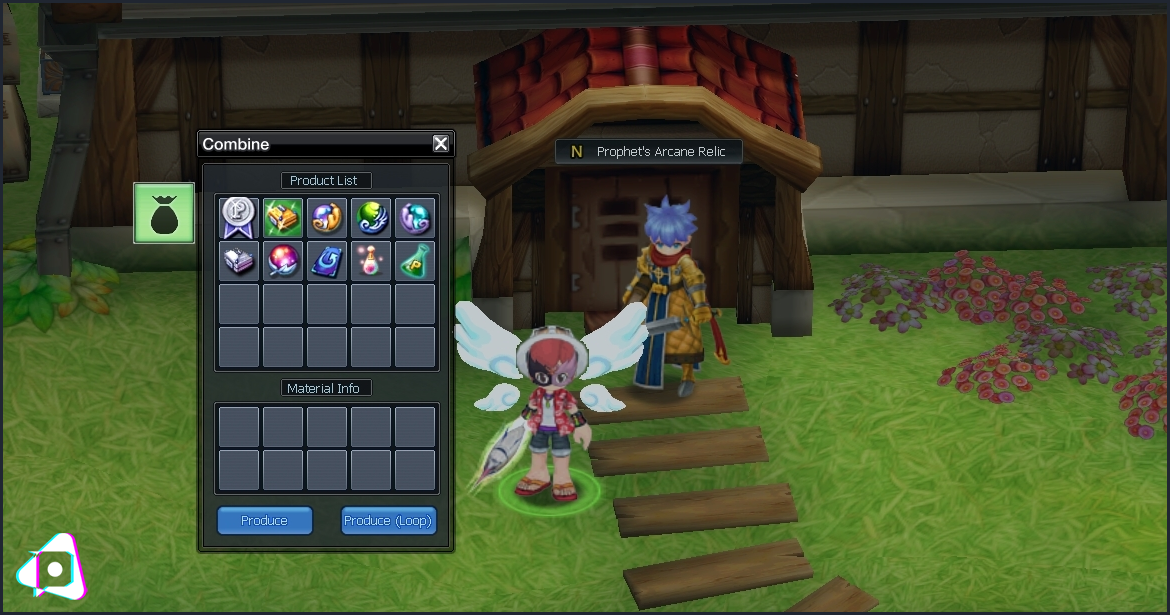
Task: Choose the green P flask product
Action: click(x=415, y=261)
